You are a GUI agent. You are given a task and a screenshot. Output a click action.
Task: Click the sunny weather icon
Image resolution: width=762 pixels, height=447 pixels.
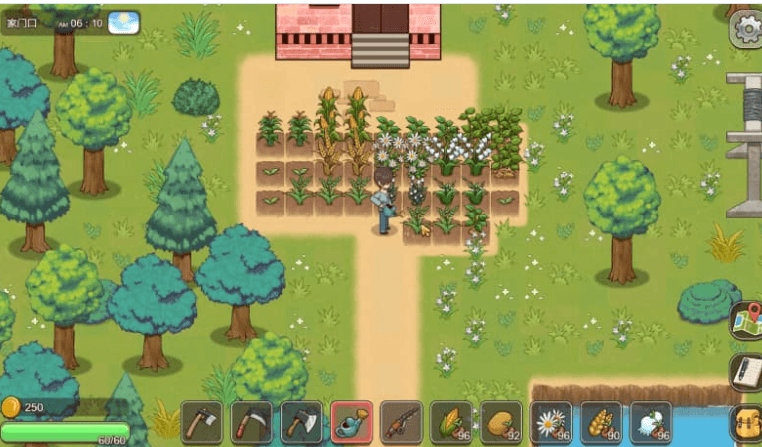coord(124,21)
